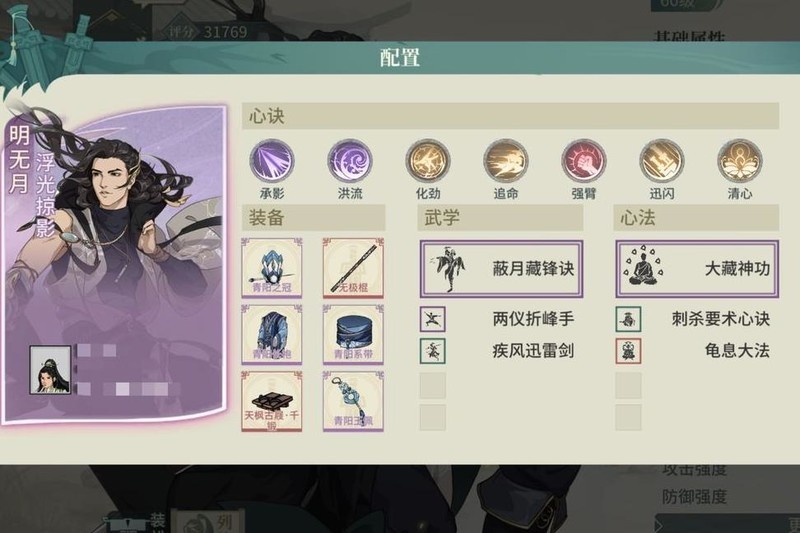
Task: Select the 疾风迅雷剑 skill row
Action: coord(500,351)
